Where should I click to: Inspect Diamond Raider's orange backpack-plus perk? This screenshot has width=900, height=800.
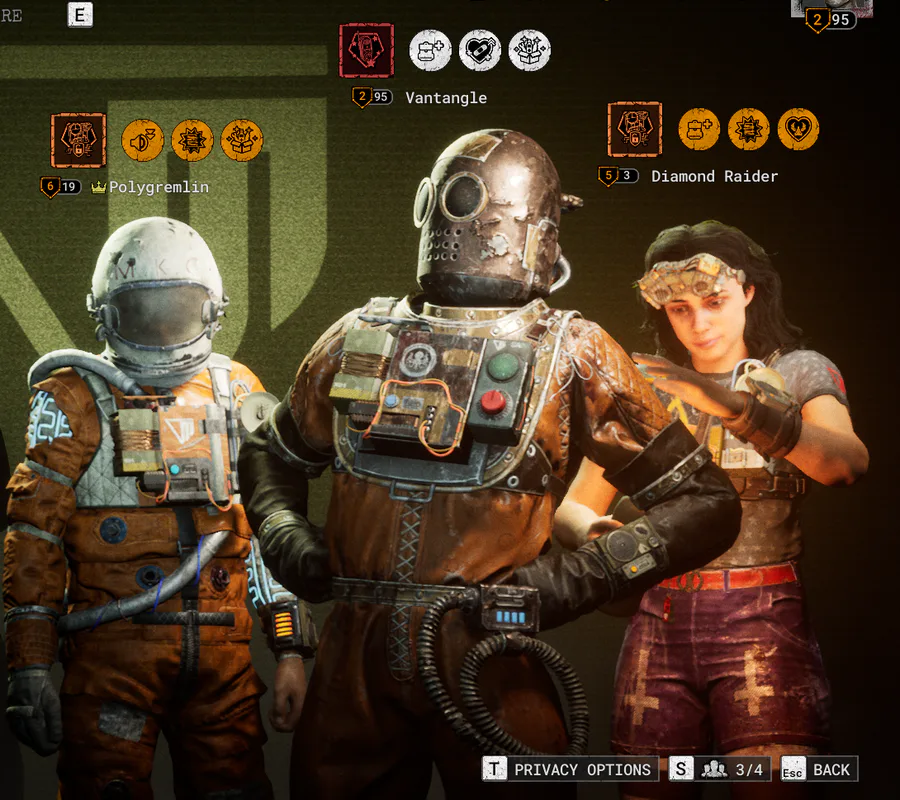click(699, 129)
